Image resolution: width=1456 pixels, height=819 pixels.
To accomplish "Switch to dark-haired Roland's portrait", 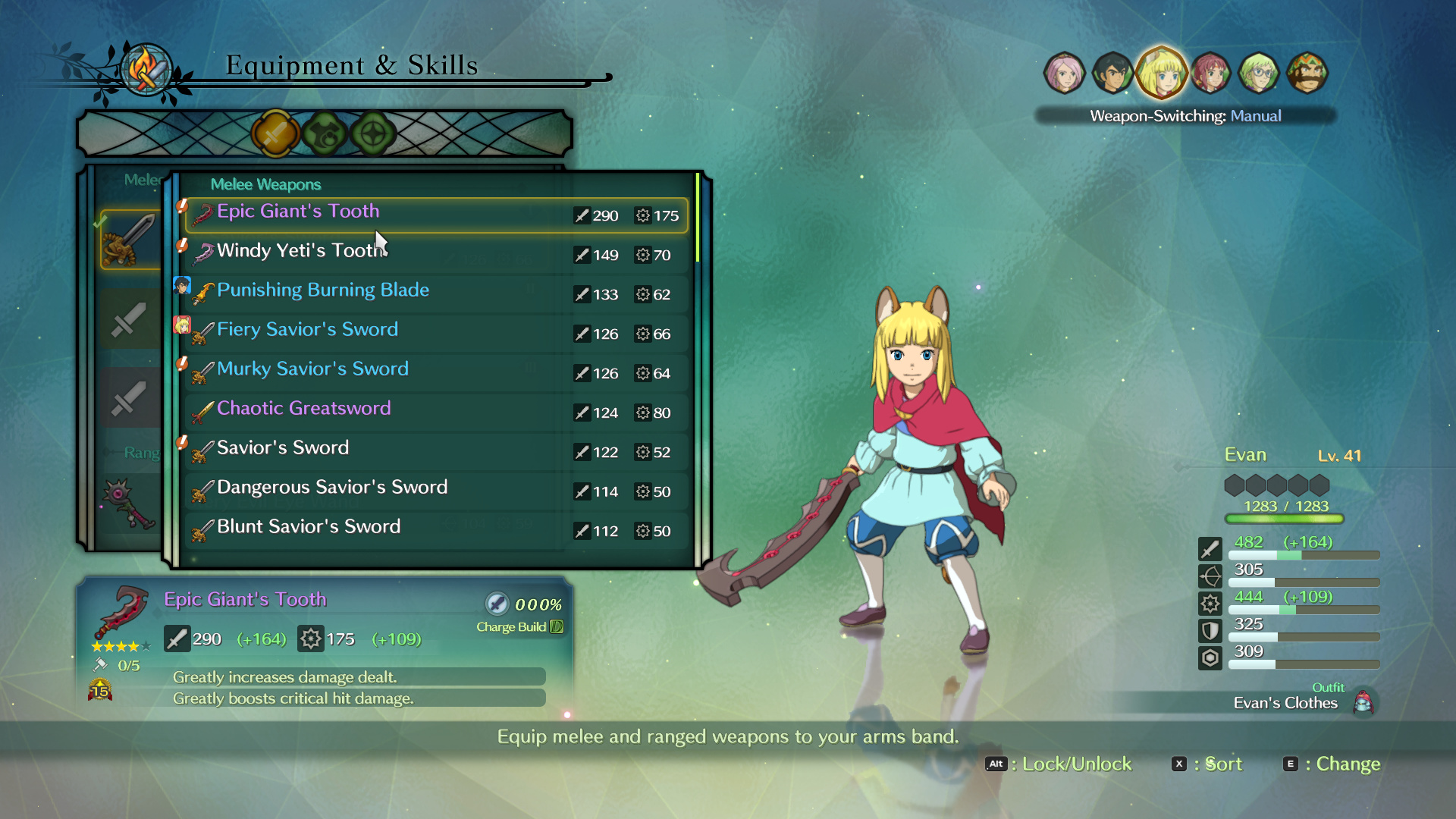I will pos(1112,74).
